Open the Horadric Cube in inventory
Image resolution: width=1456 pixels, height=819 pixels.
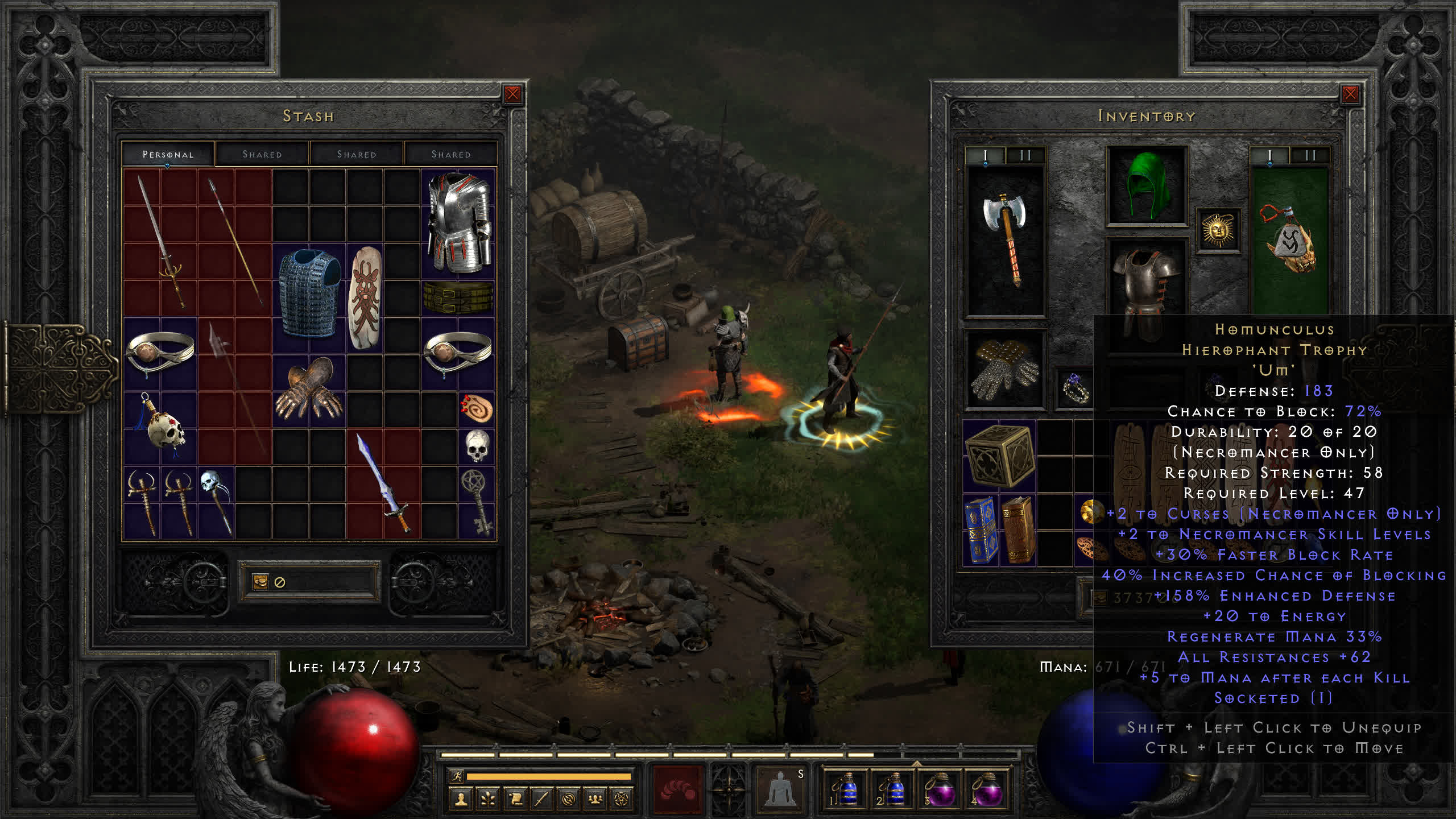click(999, 456)
